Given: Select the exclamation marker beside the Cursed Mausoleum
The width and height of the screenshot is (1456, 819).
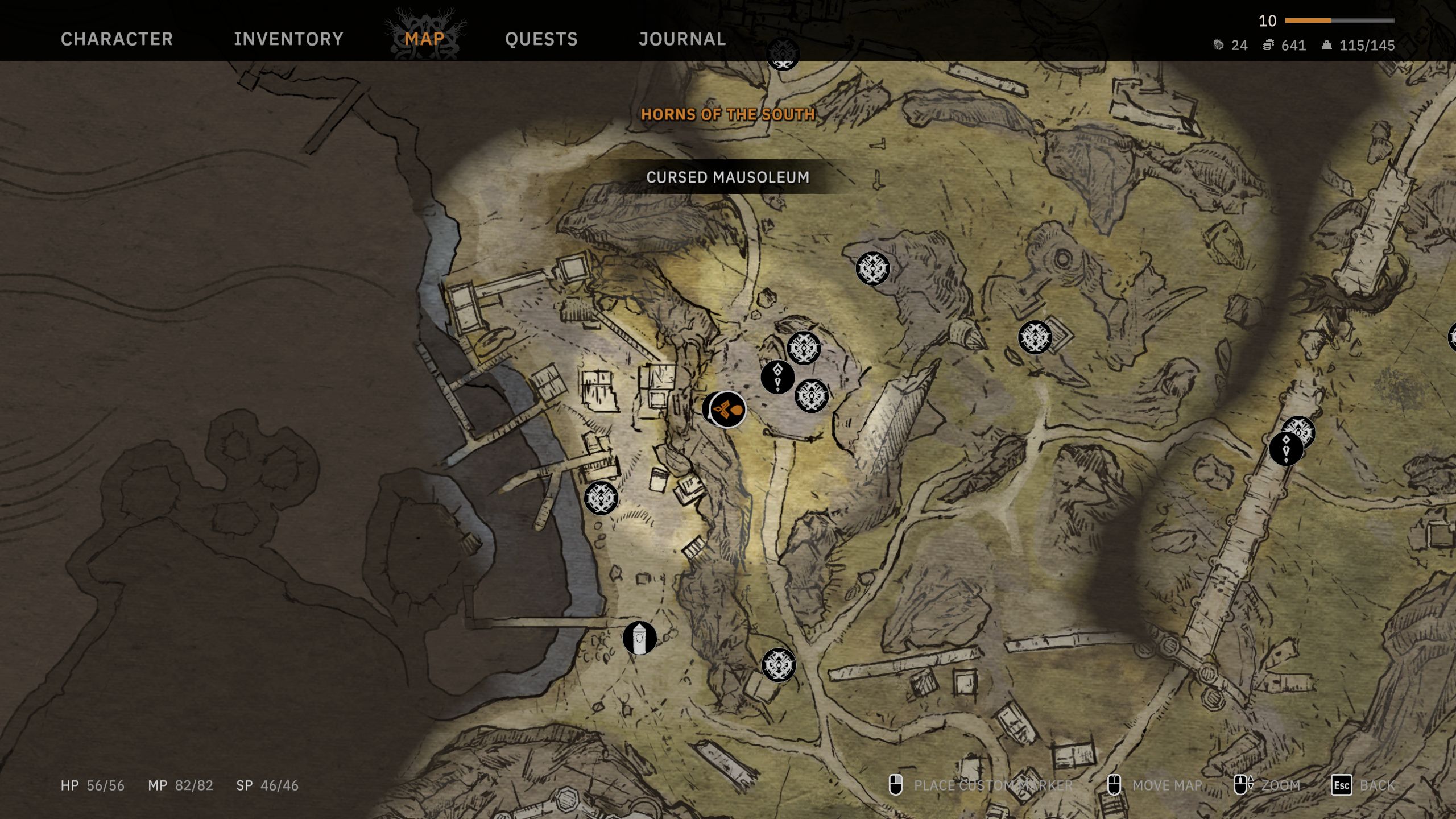Looking at the screenshot, I should (x=777, y=377).
